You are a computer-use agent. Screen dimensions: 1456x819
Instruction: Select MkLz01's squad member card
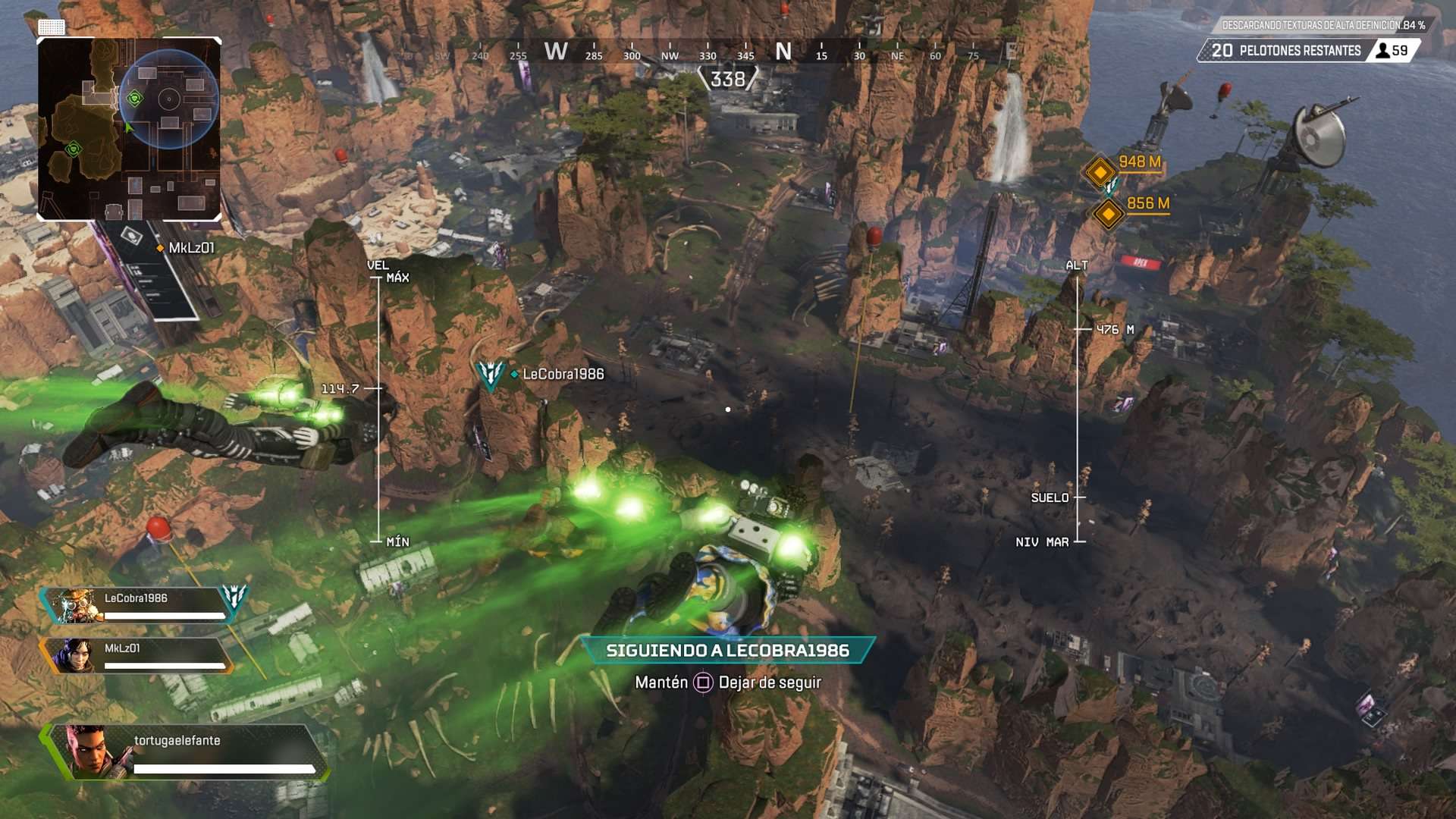pos(136,655)
